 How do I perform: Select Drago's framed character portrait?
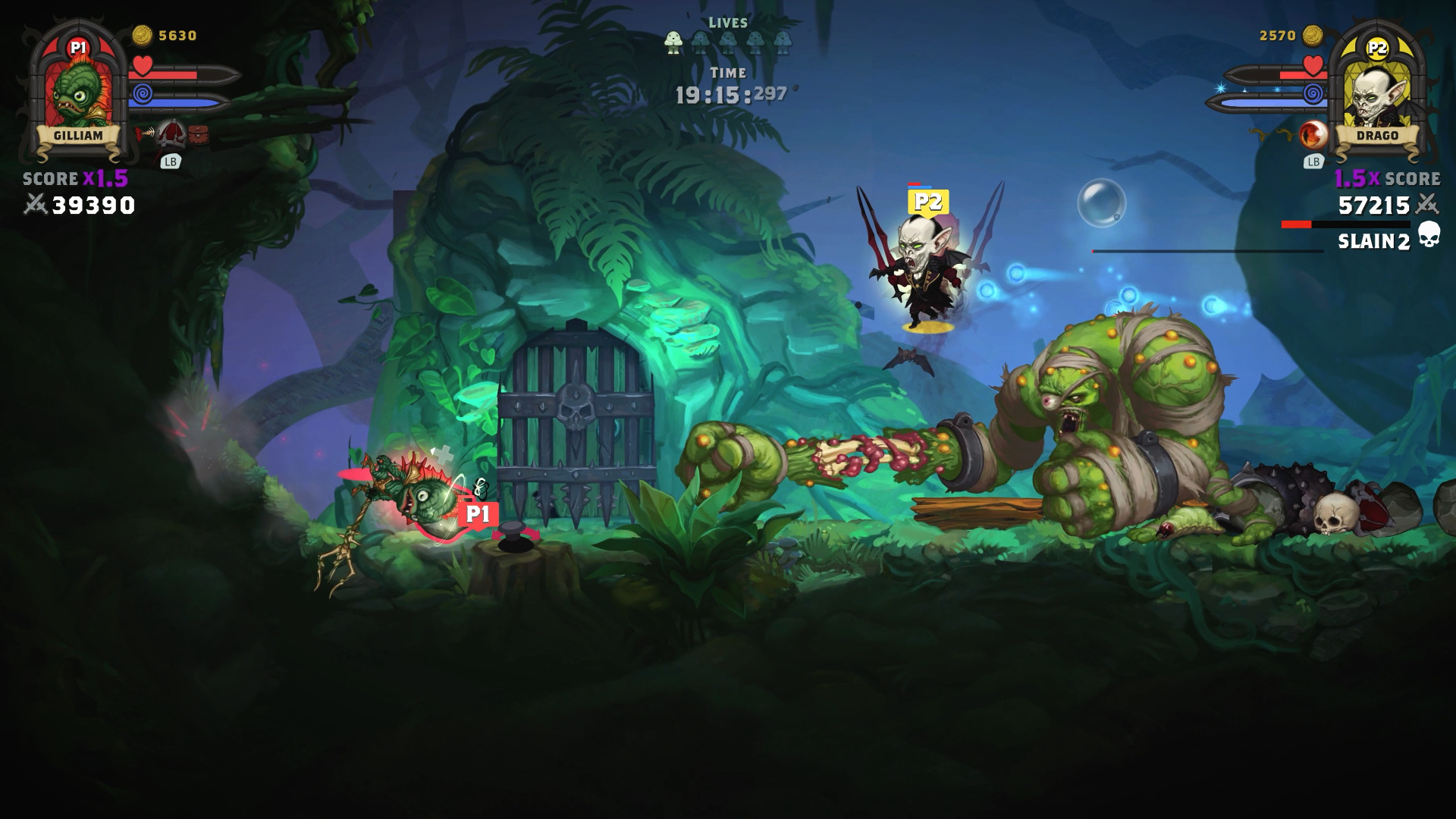coord(1376,96)
